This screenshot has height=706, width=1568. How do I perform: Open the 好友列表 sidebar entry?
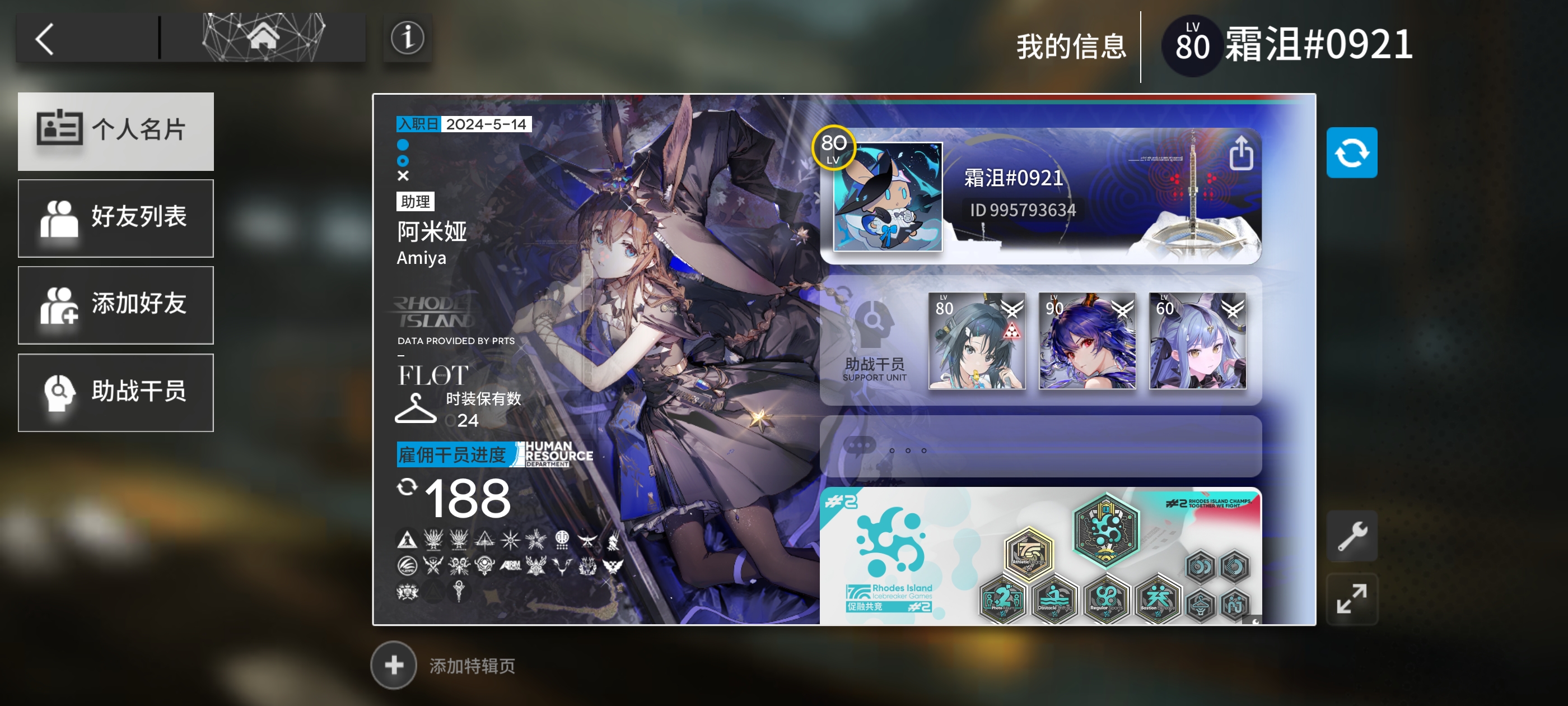116,218
